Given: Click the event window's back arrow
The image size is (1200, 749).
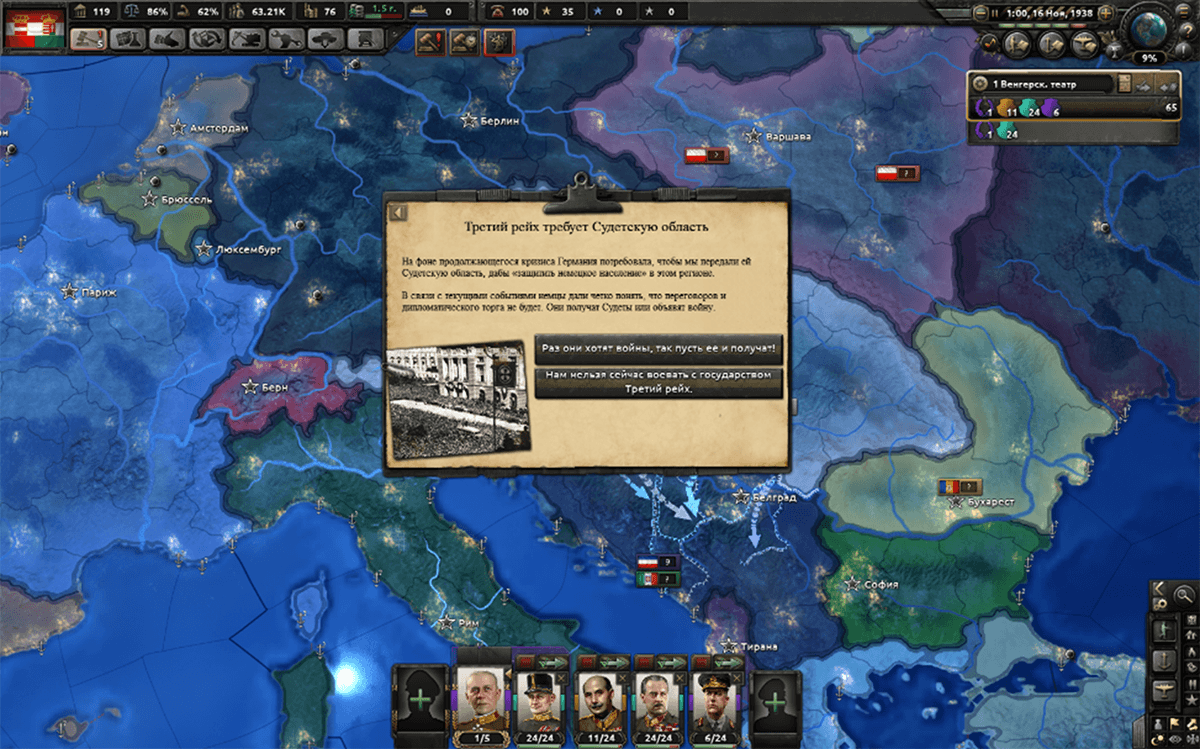Looking at the screenshot, I should (x=397, y=212).
